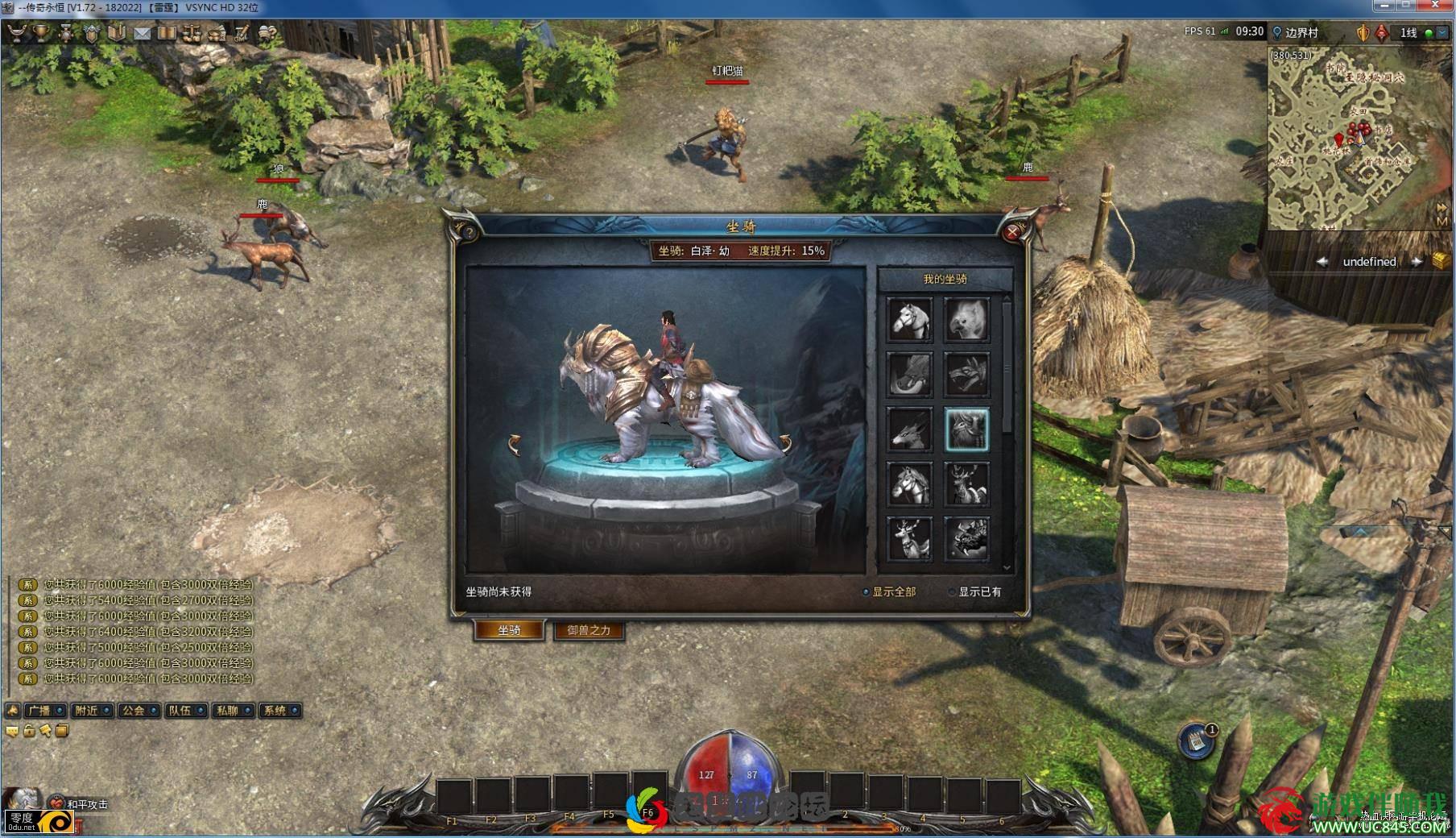Open the mail envelope icon

tap(142, 33)
